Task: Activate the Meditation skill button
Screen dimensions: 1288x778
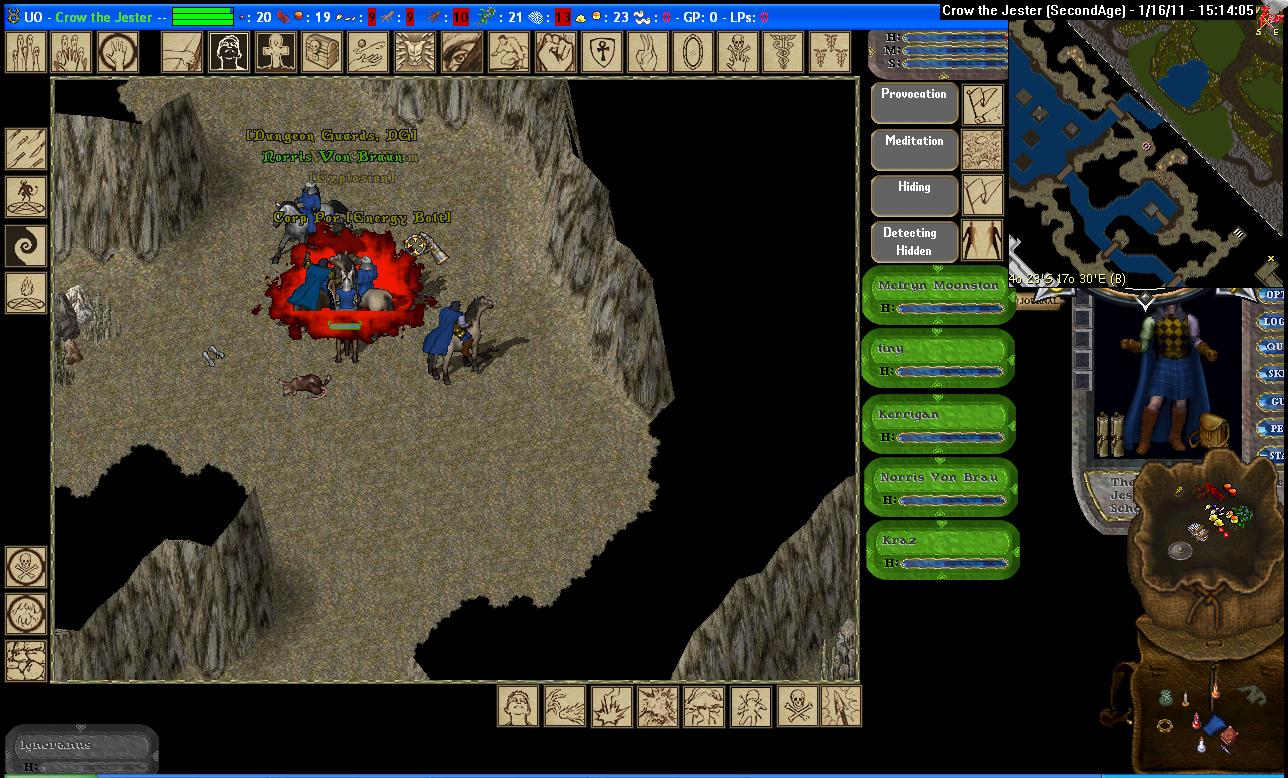Action: pyautogui.click(x=914, y=149)
